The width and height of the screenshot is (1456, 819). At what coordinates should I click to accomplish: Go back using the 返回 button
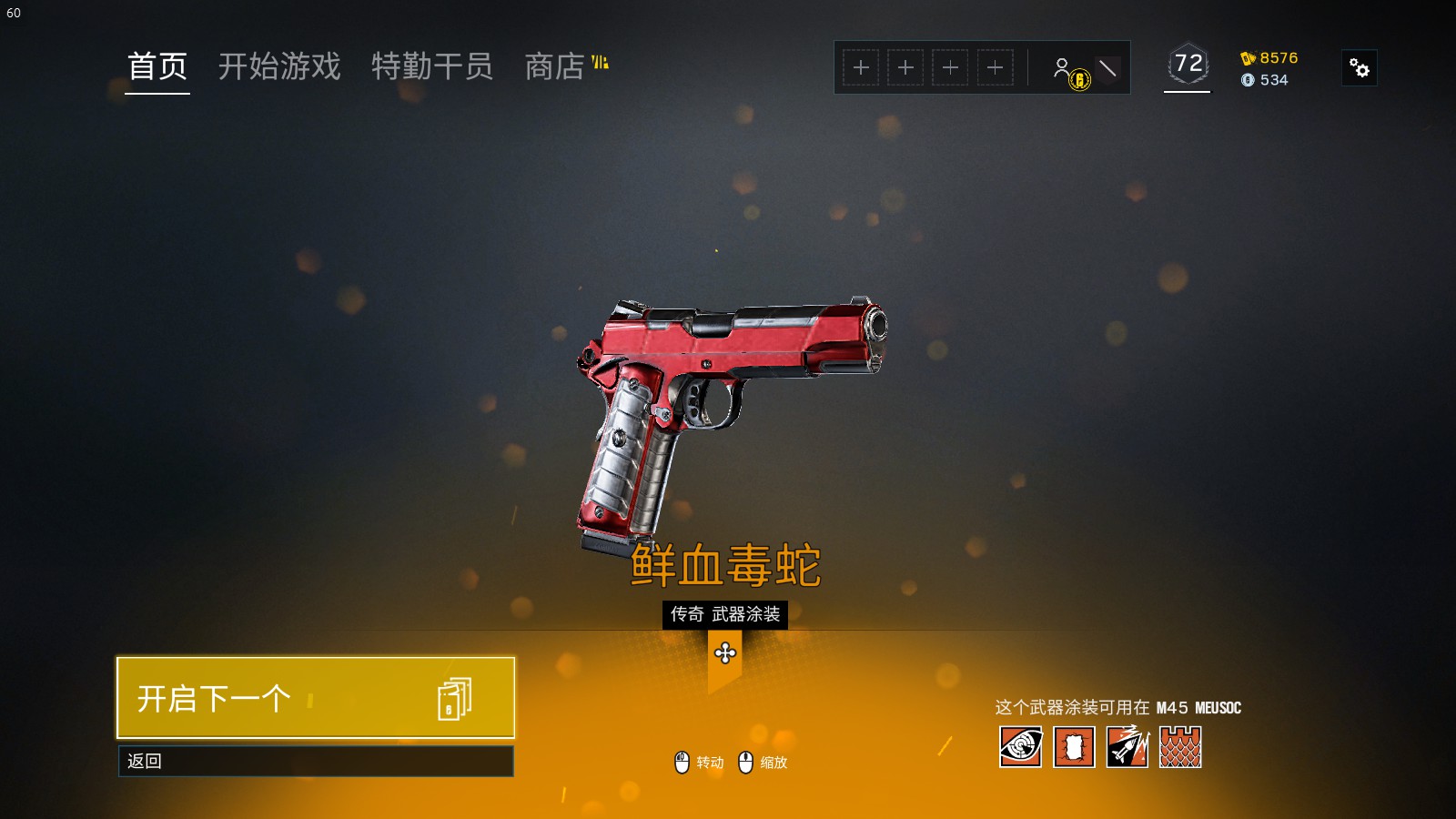click(315, 761)
